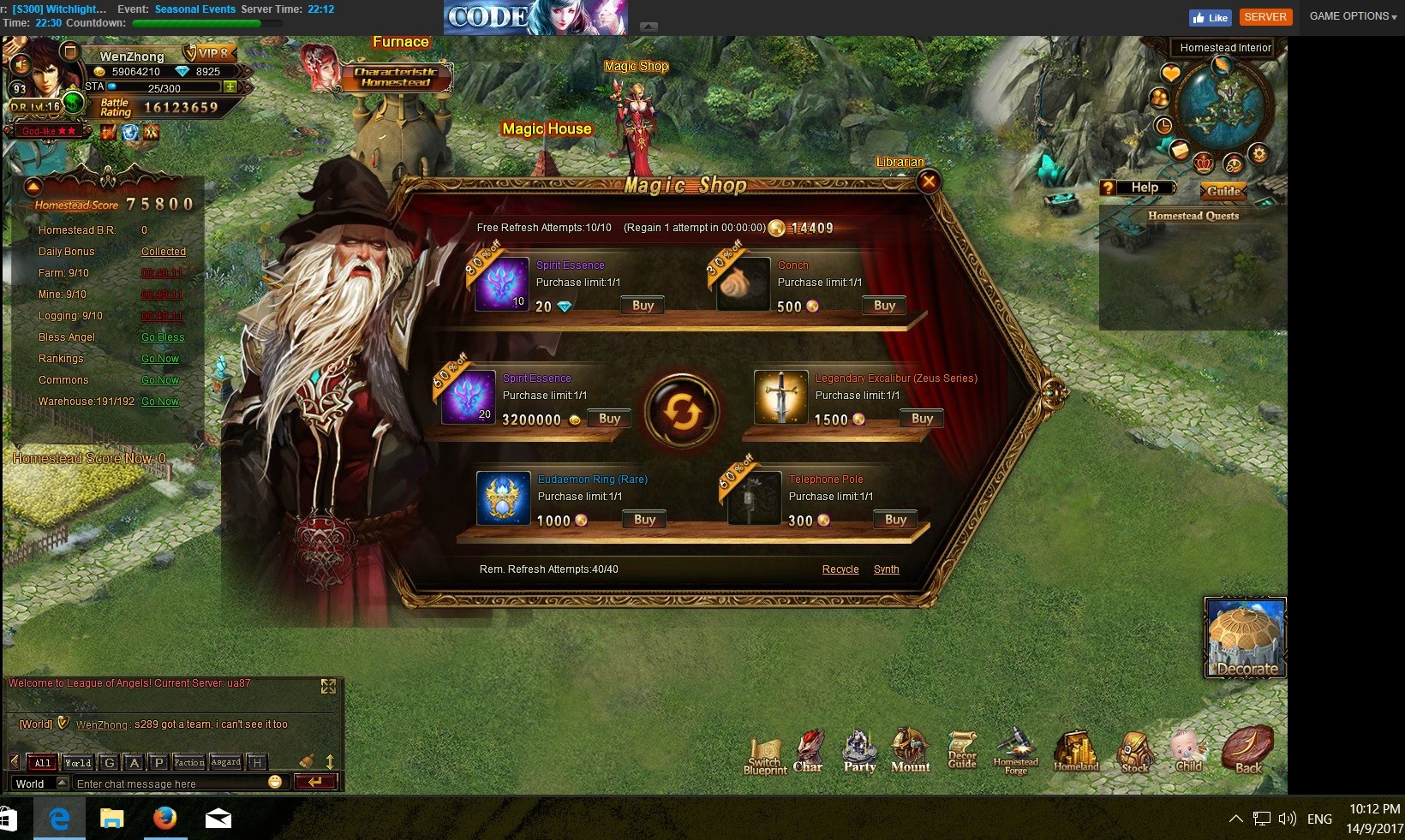This screenshot has height=840, width=1405.
Task: Buy the Eudaemon Ring (Rare)
Action: coord(644,520)
